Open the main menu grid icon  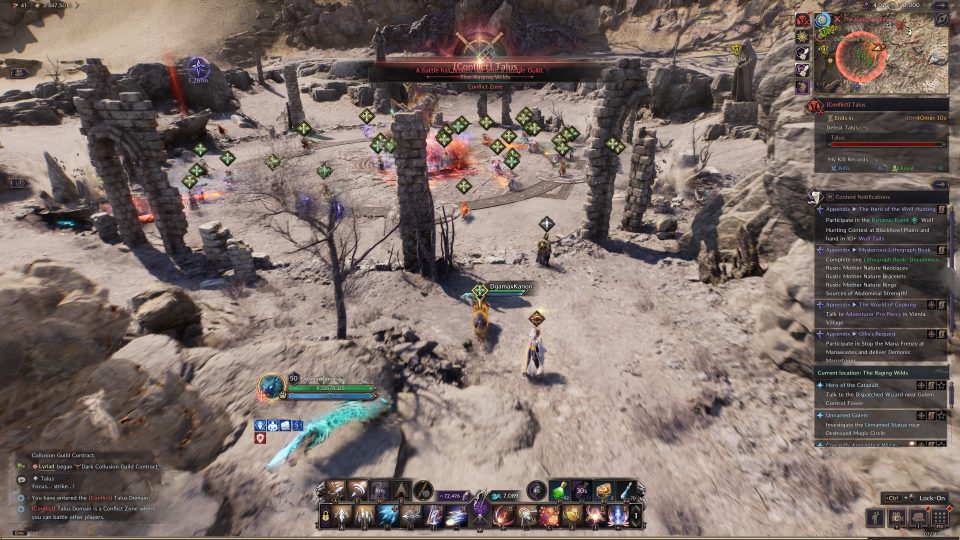click(x=940, y=517)
